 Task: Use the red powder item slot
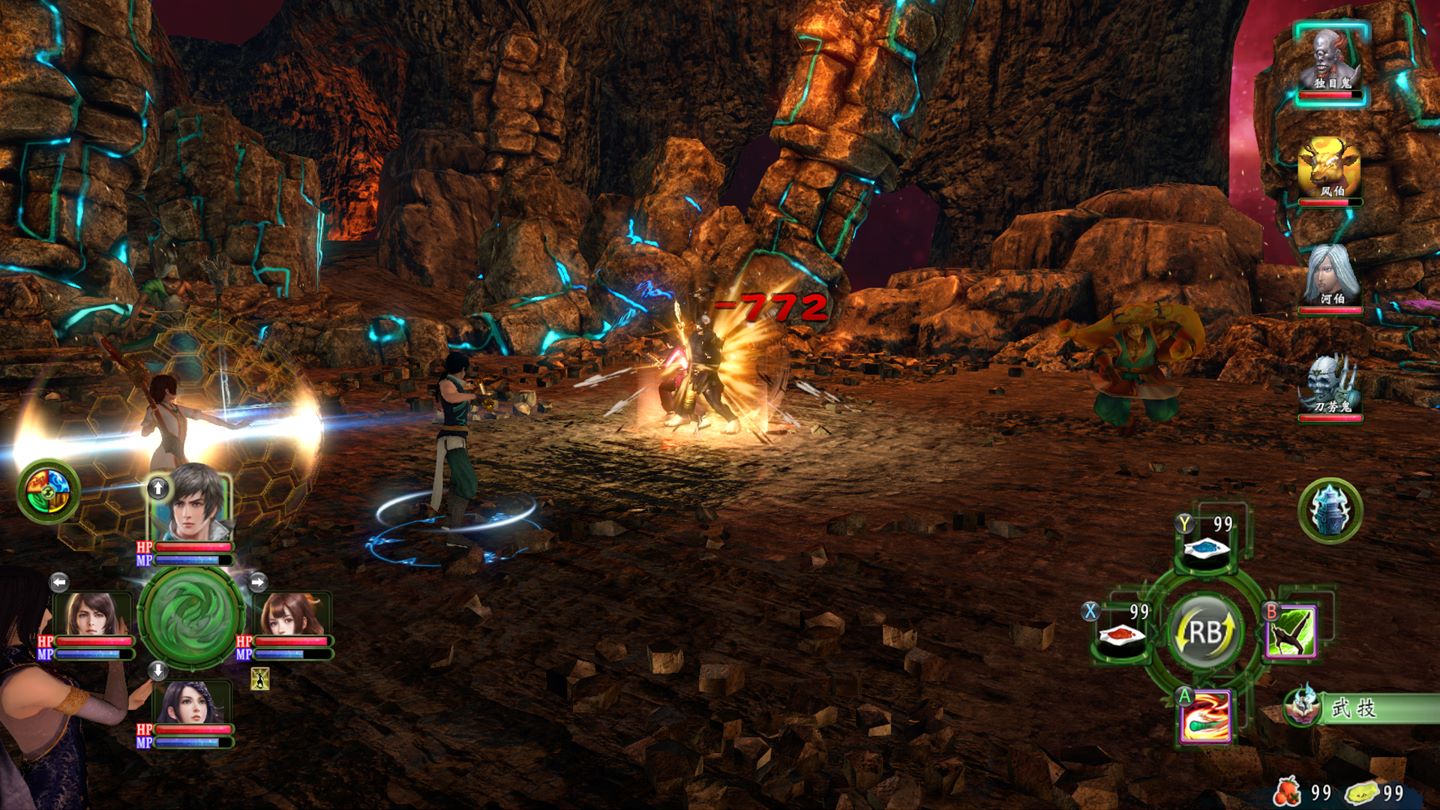(x=1120, y=634)
